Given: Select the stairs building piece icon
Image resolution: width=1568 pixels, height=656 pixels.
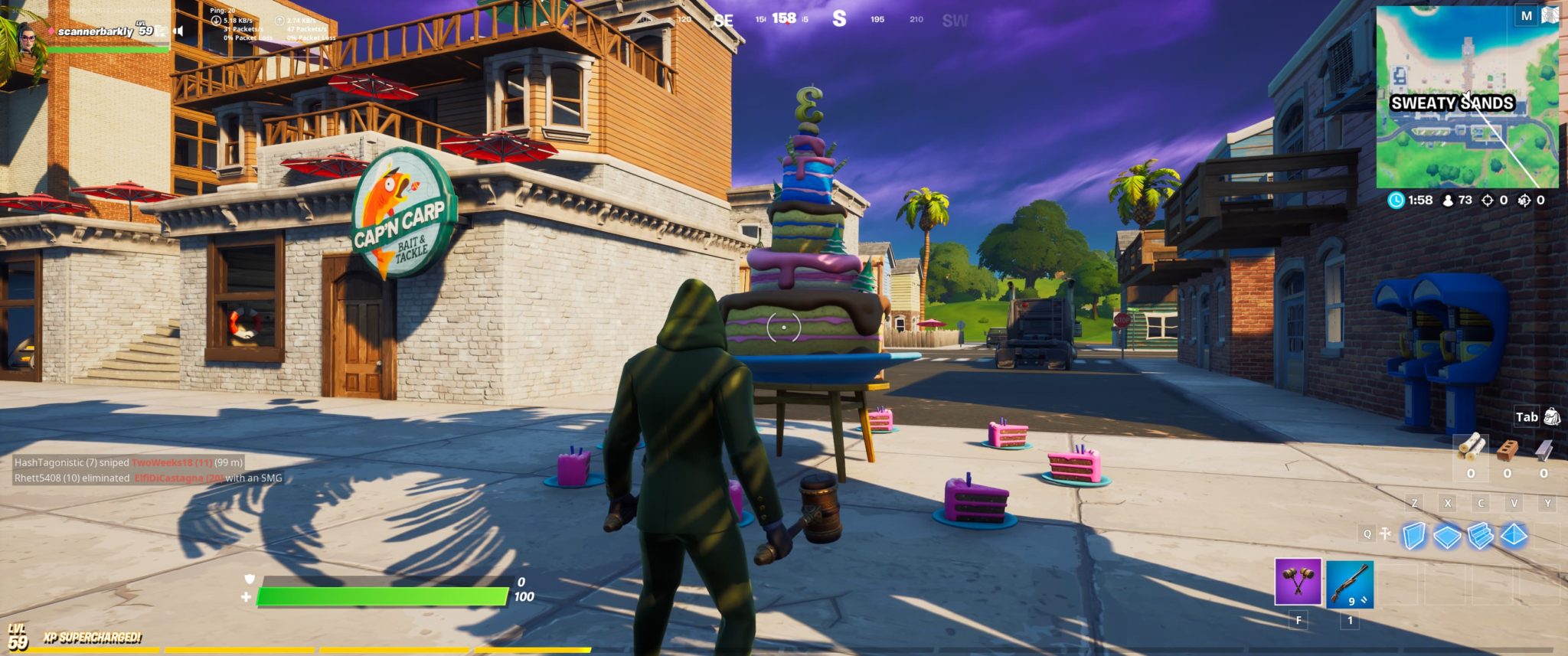Looking at the screenshot, I should [x=1480, y=536].
